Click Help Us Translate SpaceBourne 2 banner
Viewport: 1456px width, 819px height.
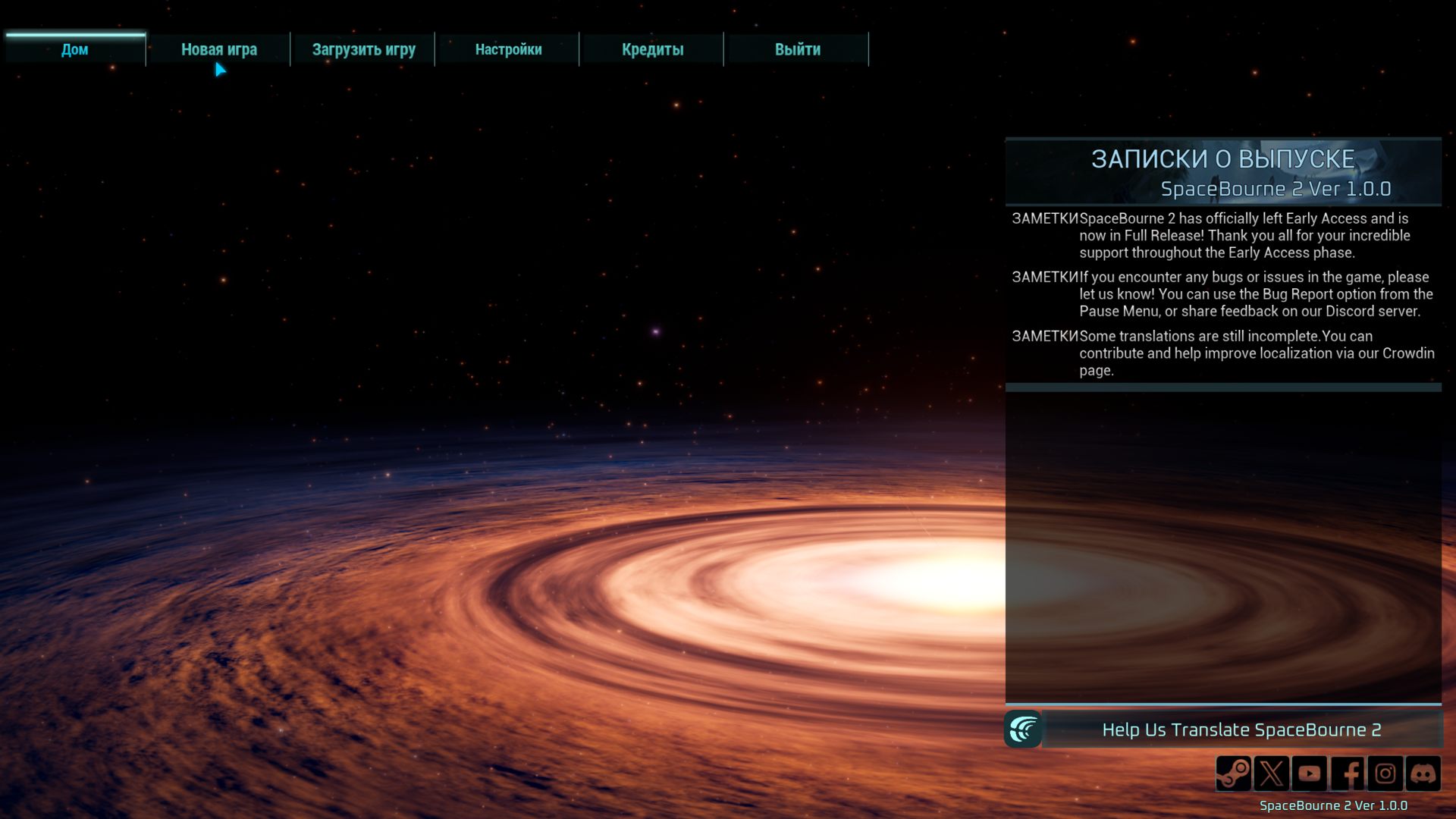(1241, 730)
